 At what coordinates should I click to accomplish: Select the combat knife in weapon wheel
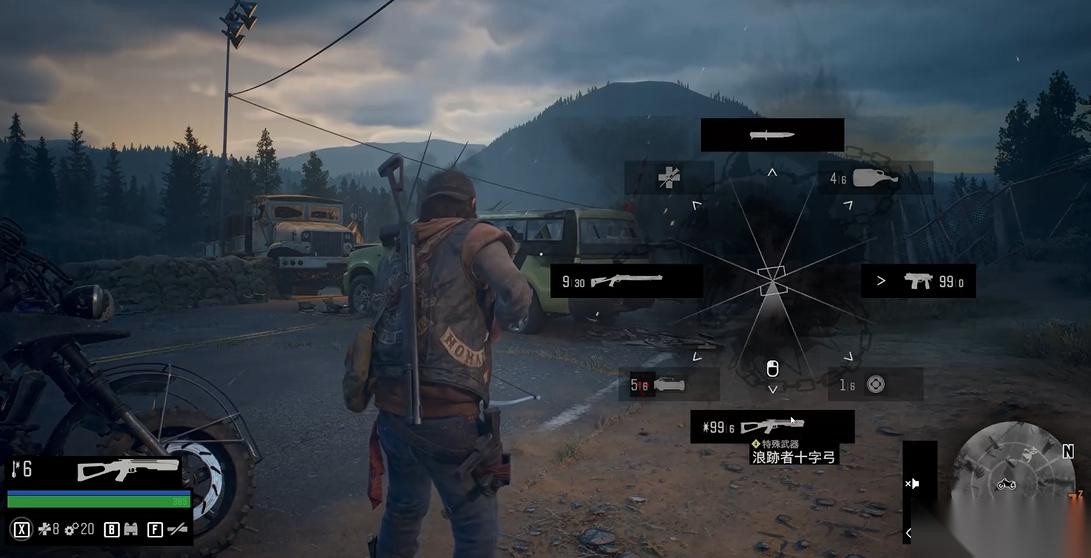pyautogui.click(x=772, y=135)
